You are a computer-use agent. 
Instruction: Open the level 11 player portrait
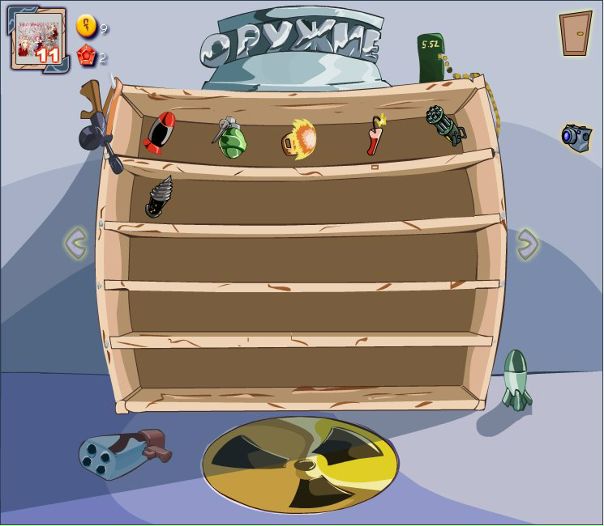pyautogui.click(x=38, y=40)
